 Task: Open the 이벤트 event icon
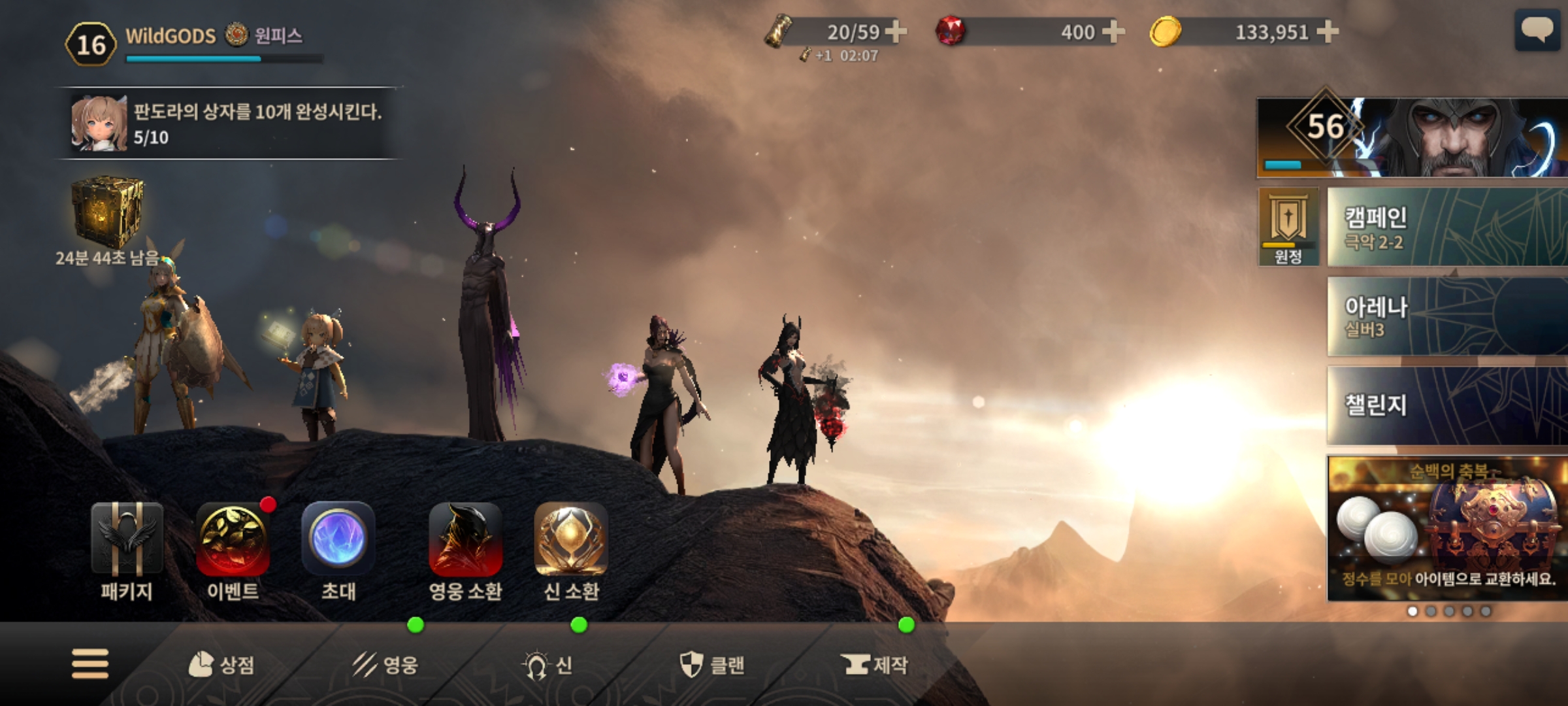[233, 550]
